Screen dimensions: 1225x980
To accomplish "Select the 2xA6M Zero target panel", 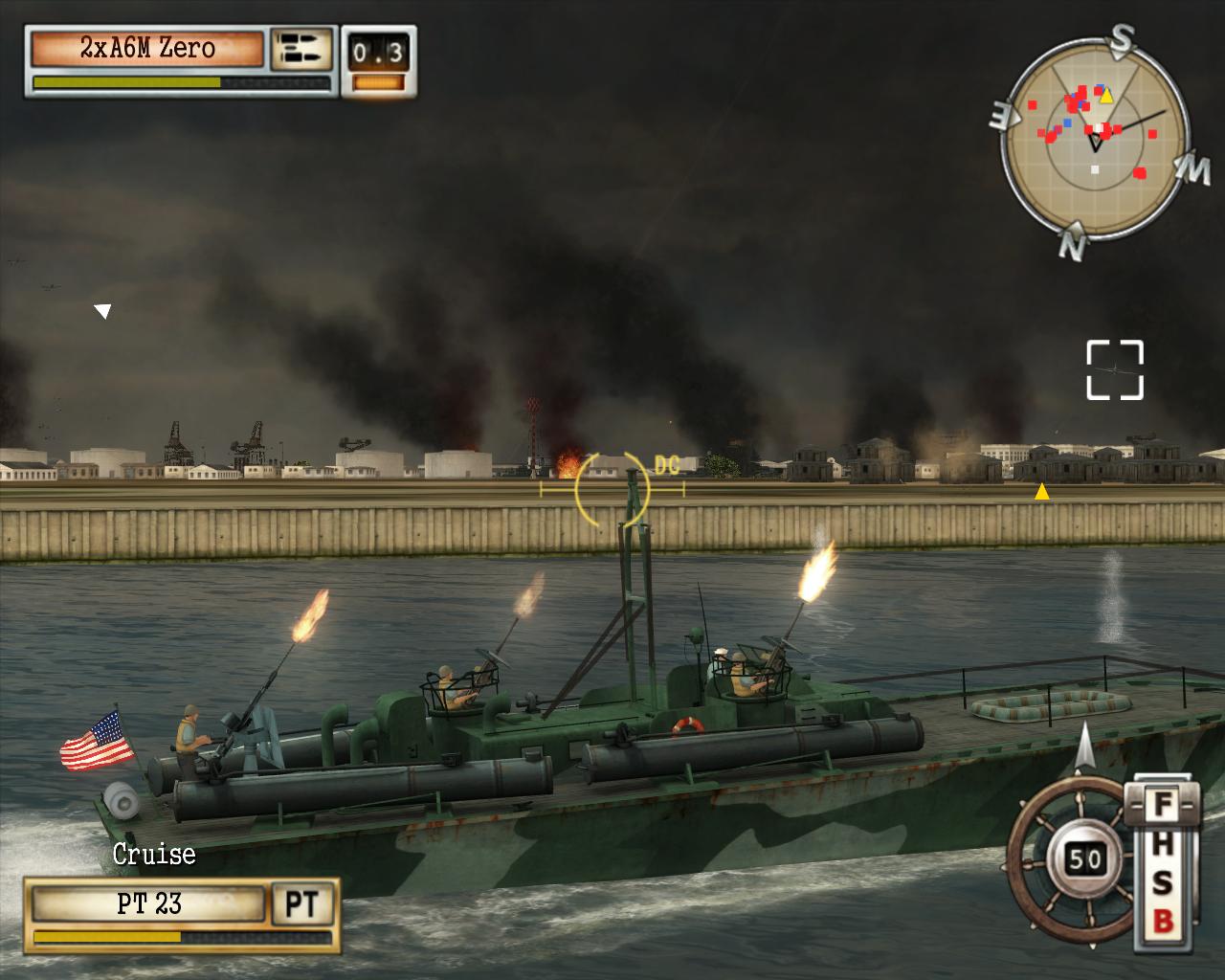I will (146, 49).
